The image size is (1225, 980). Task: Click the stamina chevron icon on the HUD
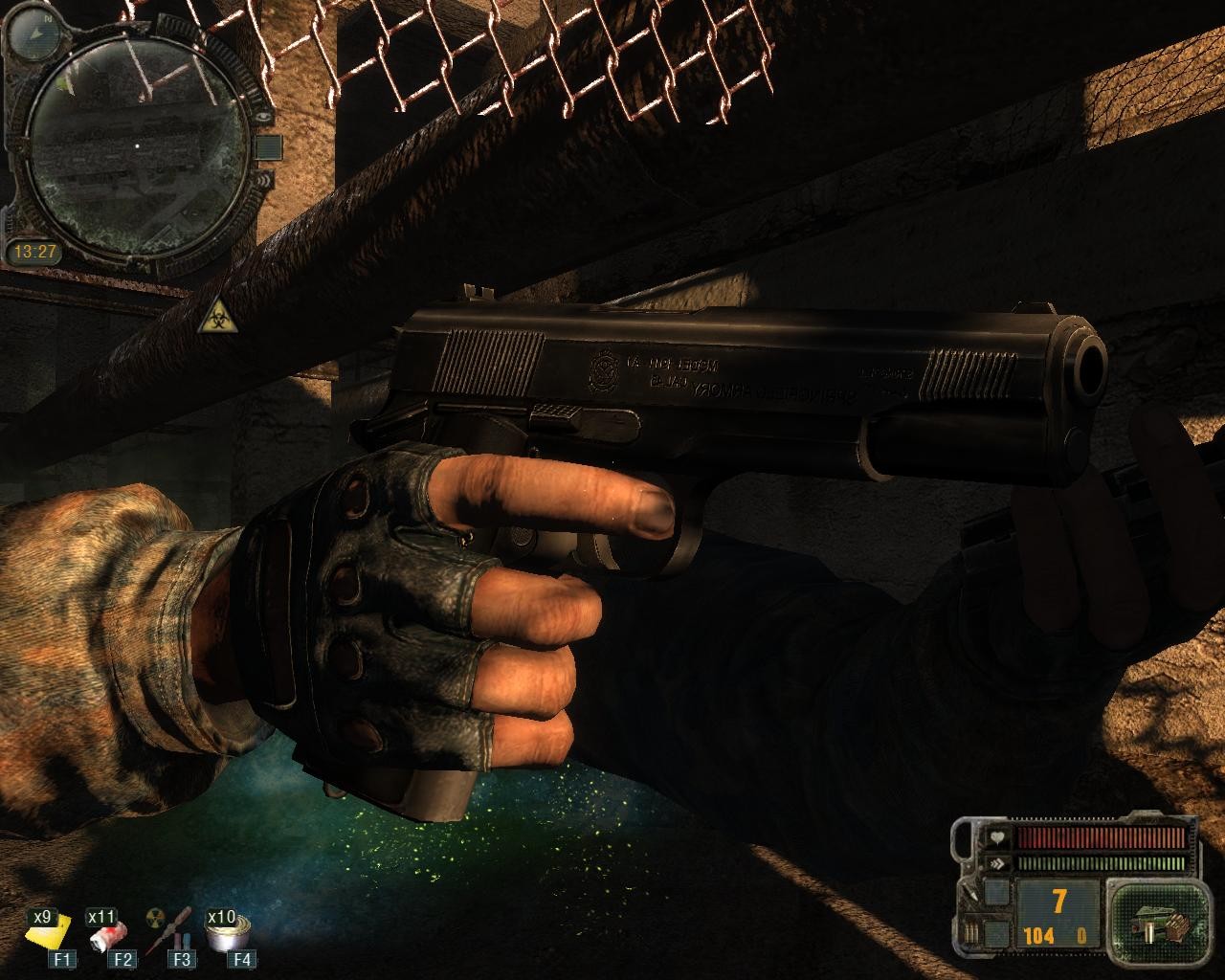click(x=999, y=863)
